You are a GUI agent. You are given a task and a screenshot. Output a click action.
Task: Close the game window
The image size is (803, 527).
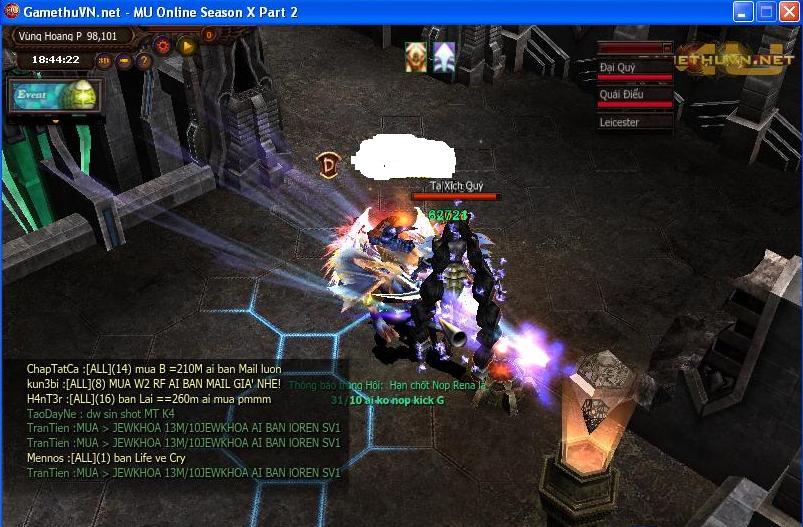pyautogui.click(x=787, y=12)
